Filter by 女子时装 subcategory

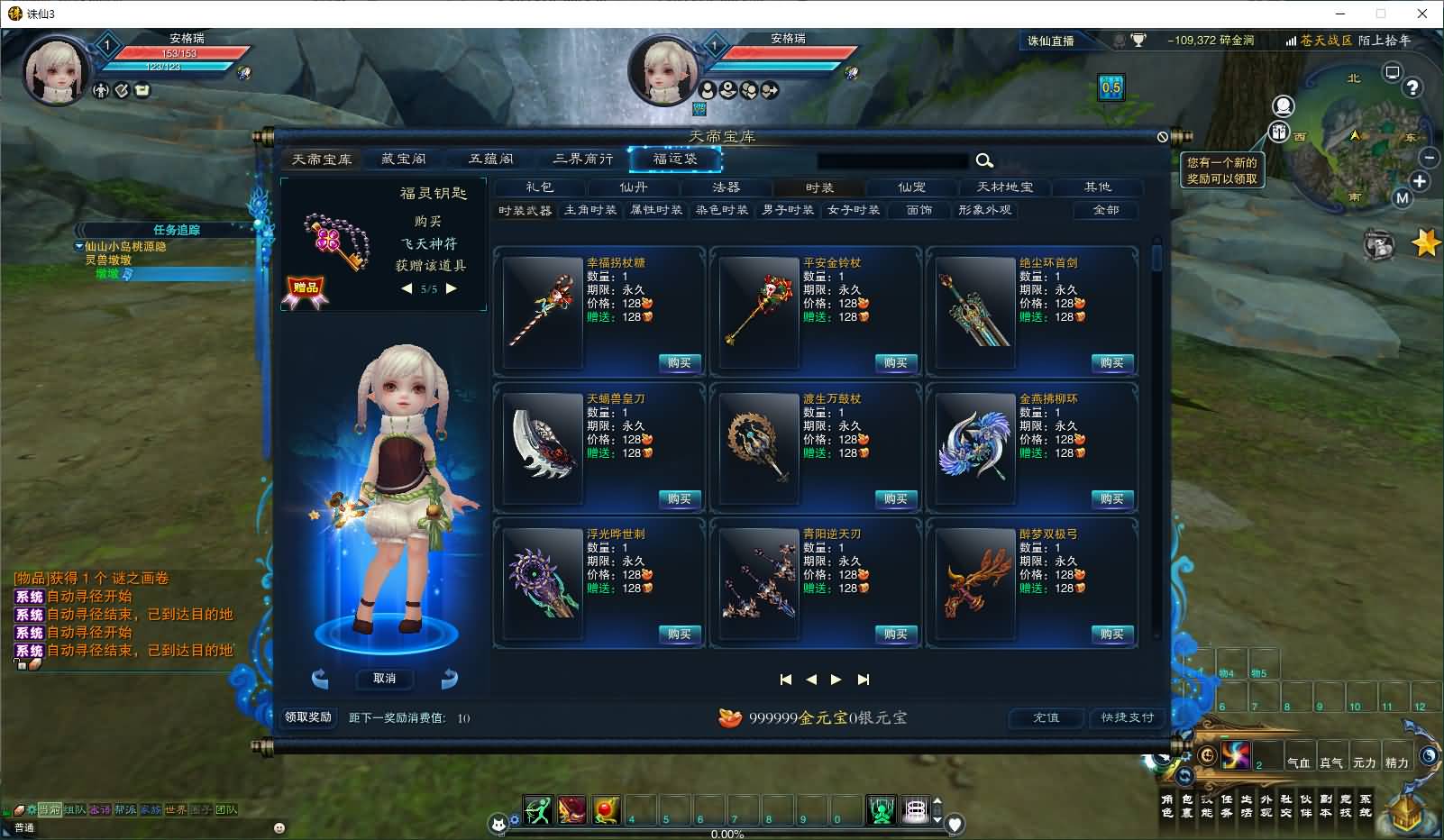coord(853,210)
